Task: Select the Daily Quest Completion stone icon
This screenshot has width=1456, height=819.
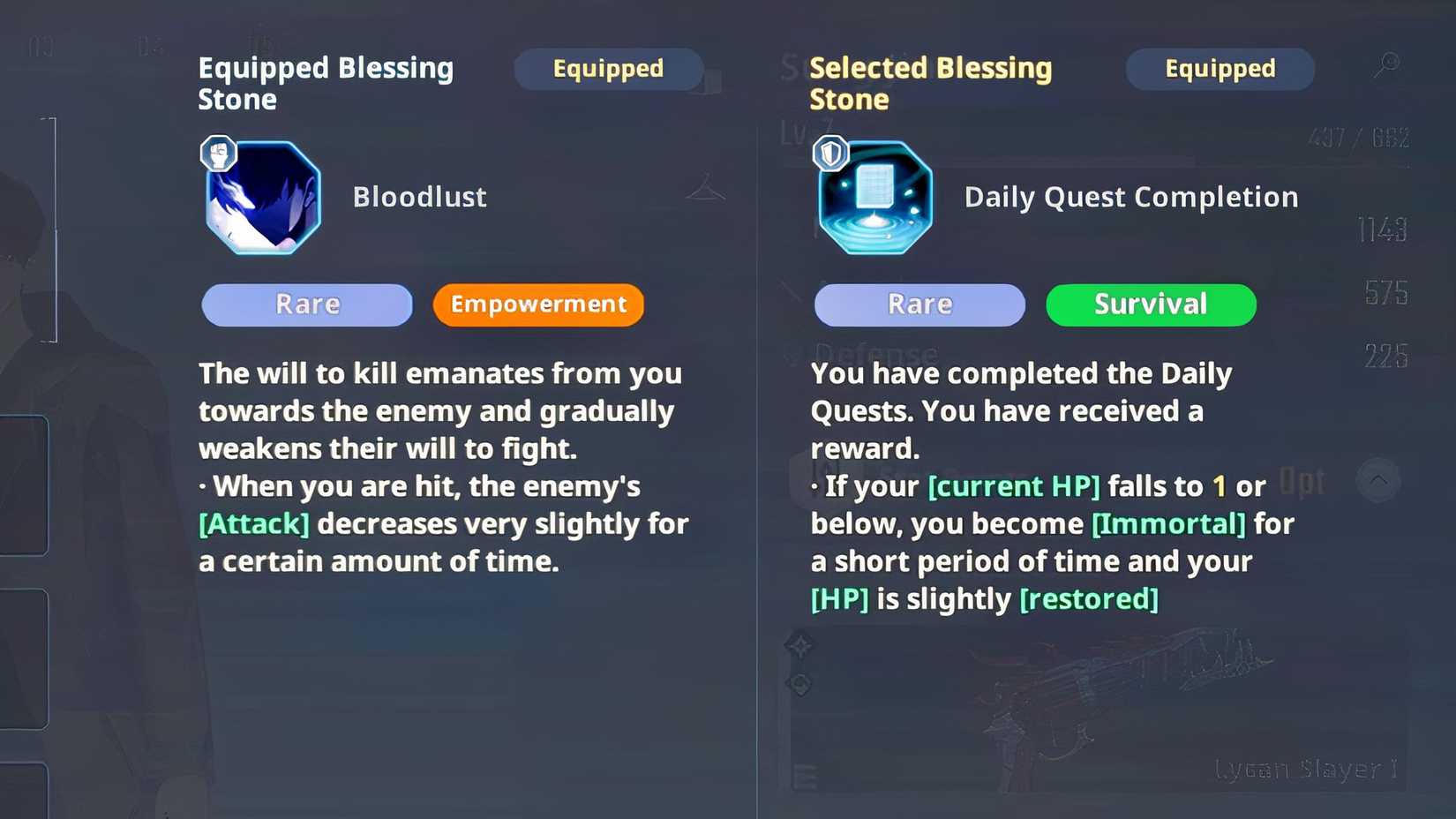Action: click(874, 197)
